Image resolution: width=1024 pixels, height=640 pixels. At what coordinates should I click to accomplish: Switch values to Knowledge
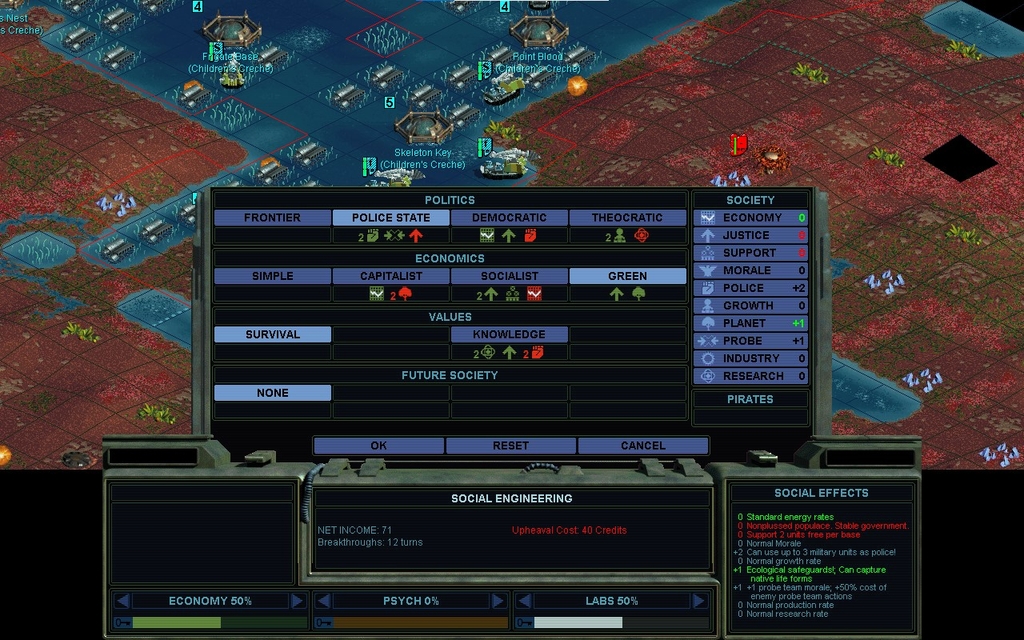[509, 335]
